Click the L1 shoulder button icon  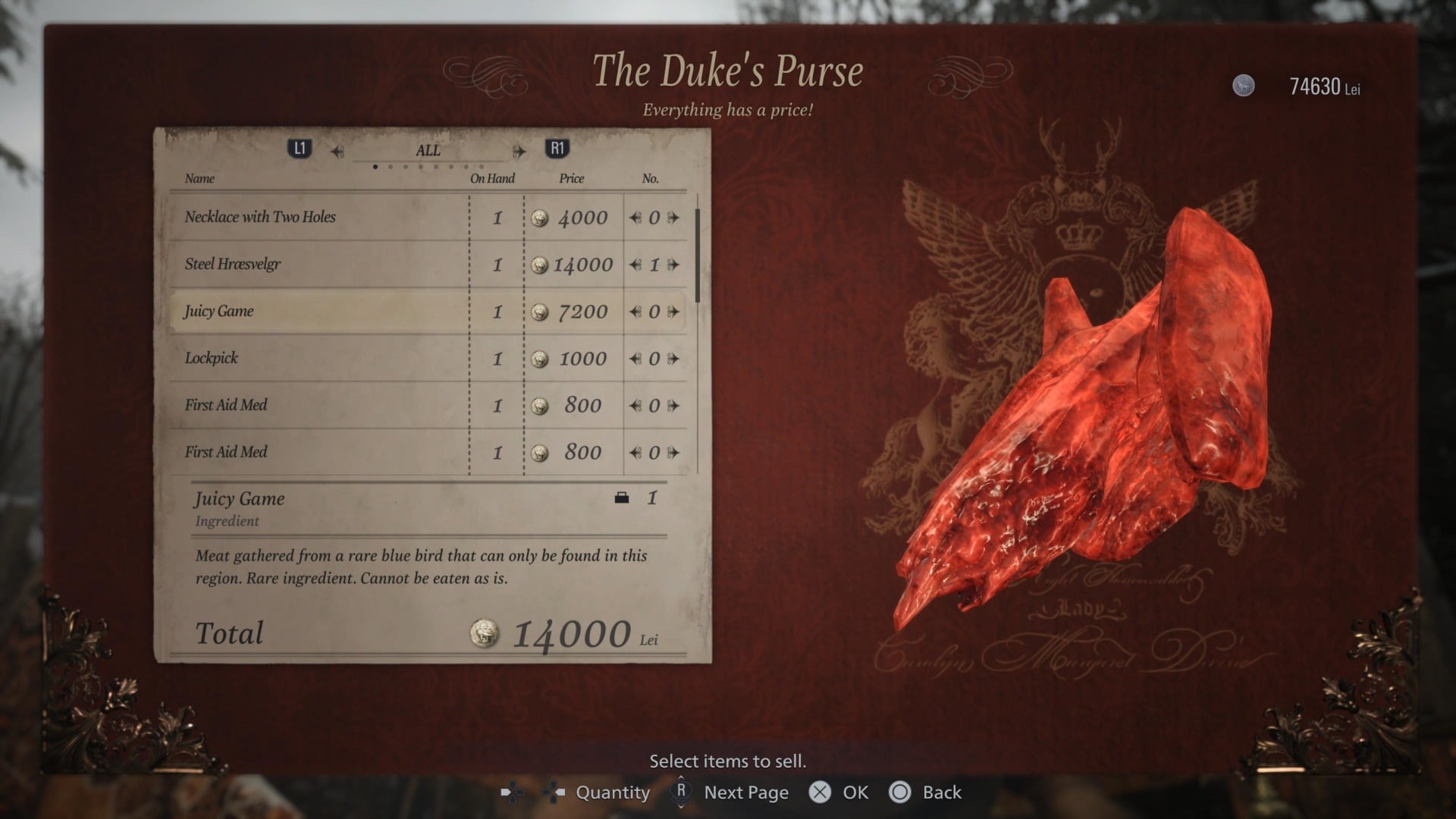[300, 149]
